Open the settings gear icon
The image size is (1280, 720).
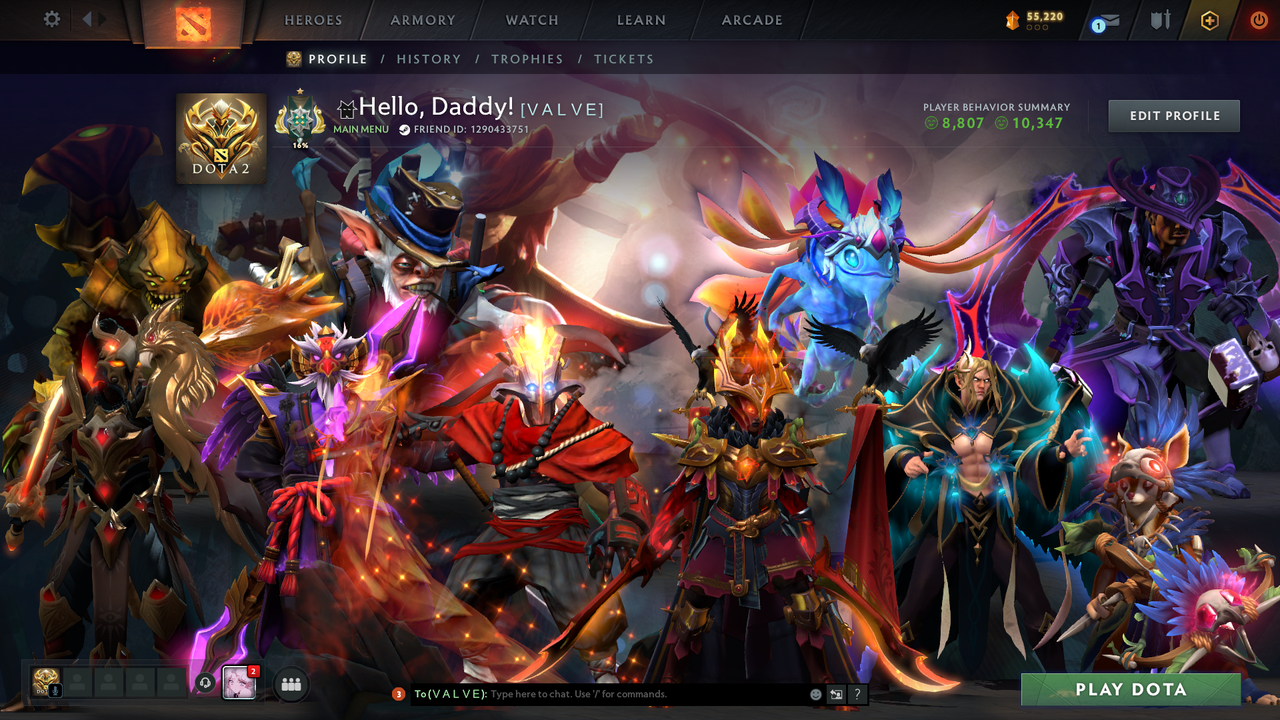tap(52, 18)
